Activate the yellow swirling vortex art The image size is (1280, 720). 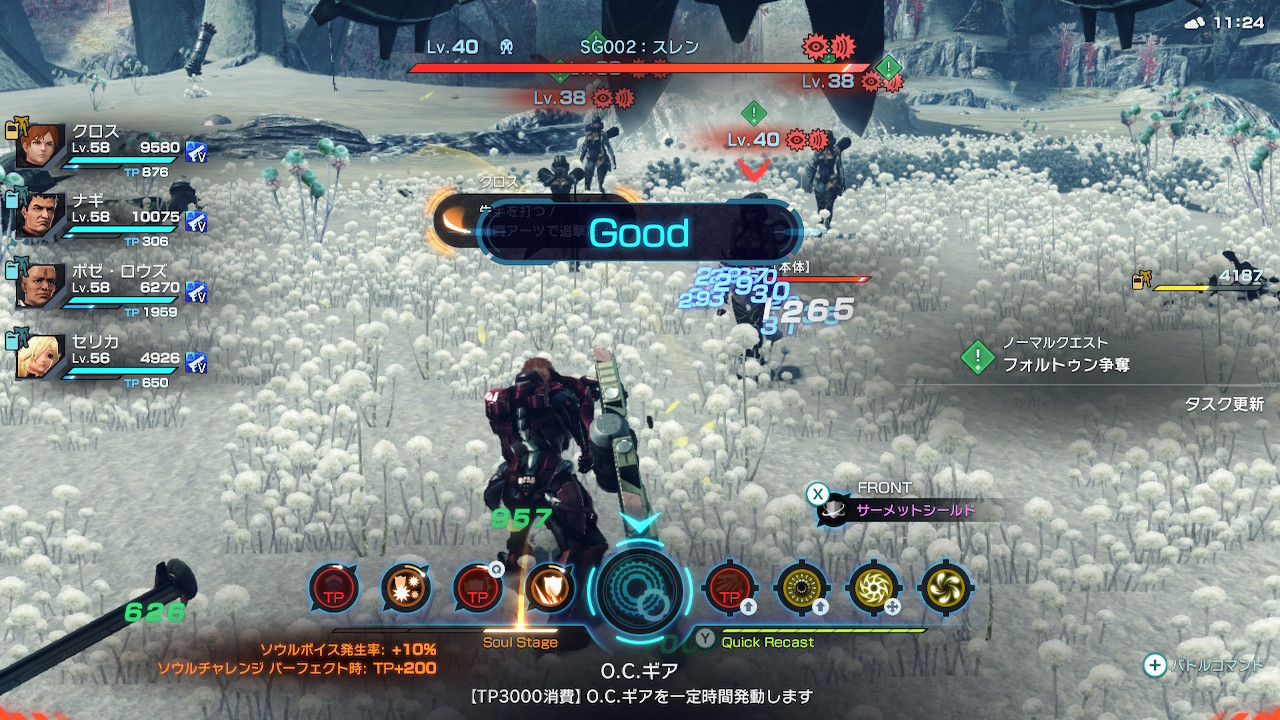[x=945, y=588]
